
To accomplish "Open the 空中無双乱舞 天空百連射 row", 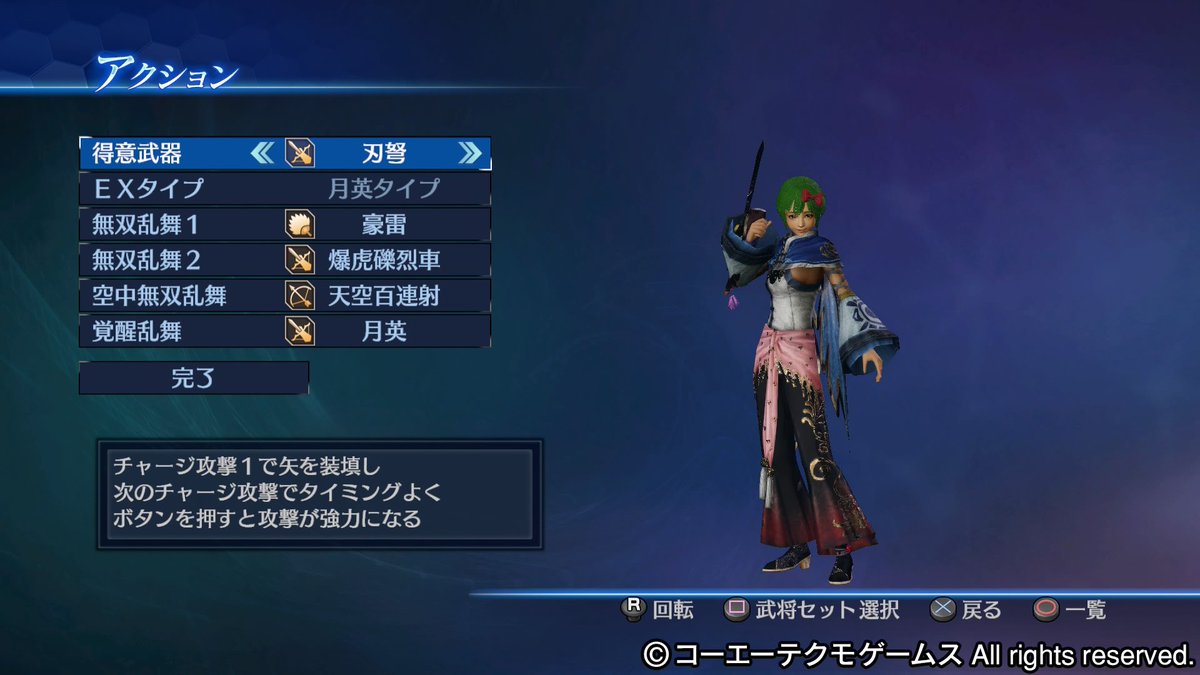I will click(x=285, y=295).
